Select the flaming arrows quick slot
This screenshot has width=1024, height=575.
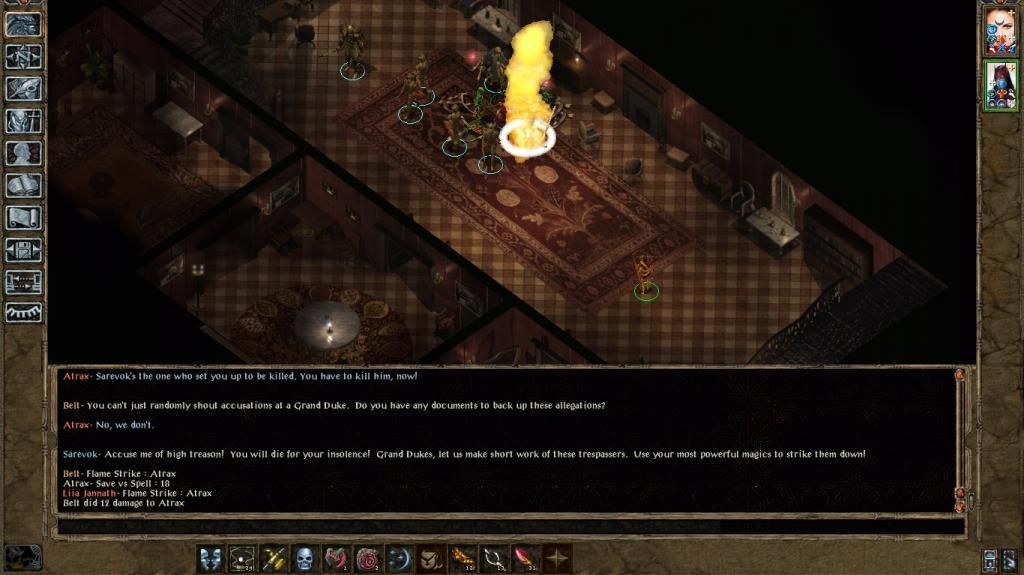point(464,559)
